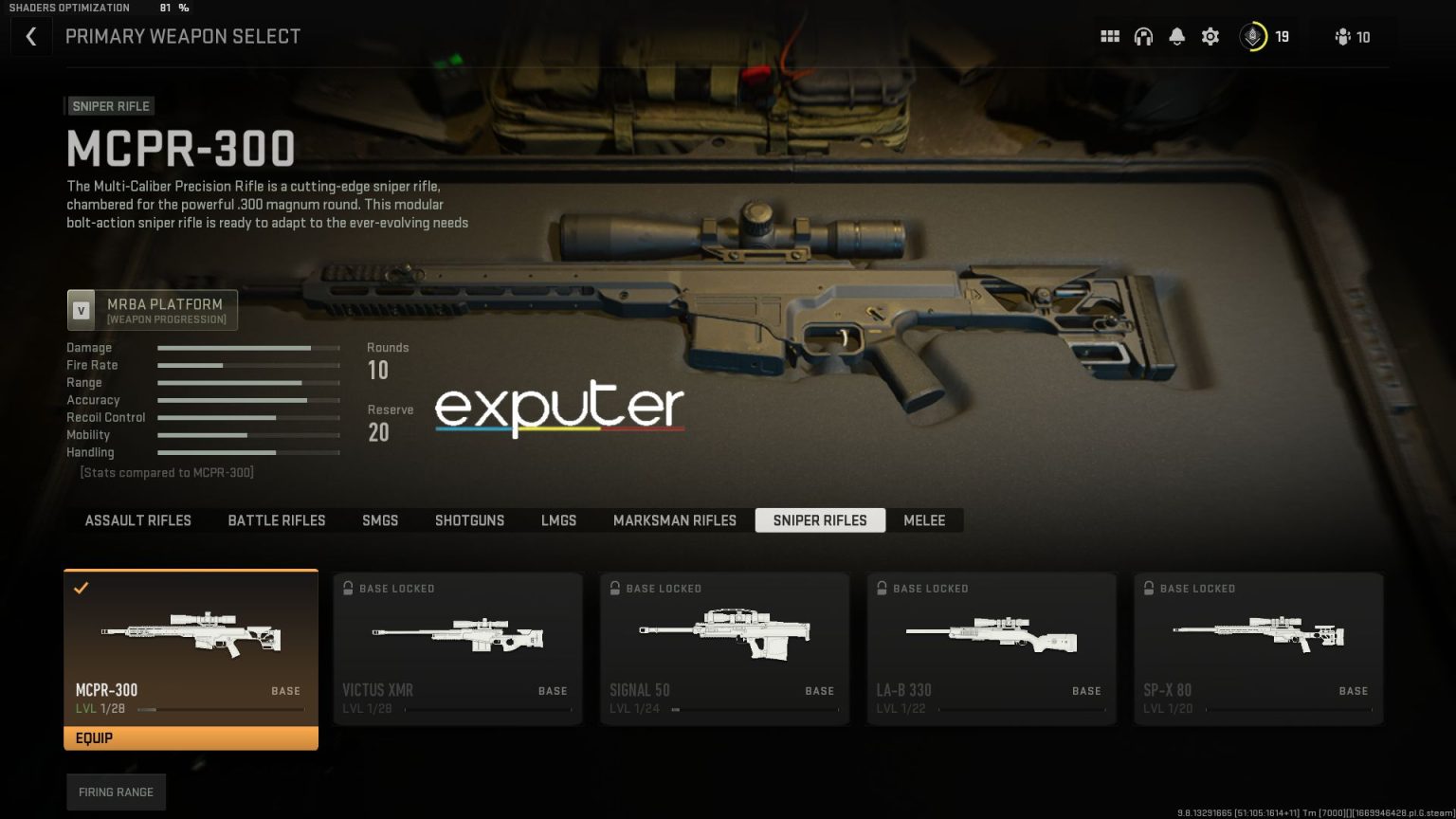
Task: Open the grid menu icon
Action: pos(1110,37)
